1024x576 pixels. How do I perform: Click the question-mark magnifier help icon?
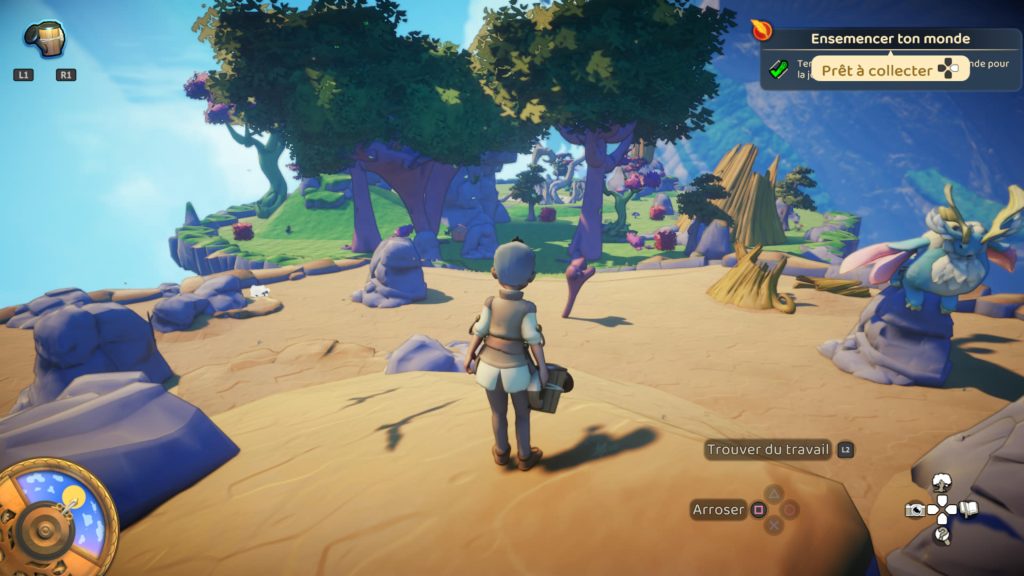[941, 536]
